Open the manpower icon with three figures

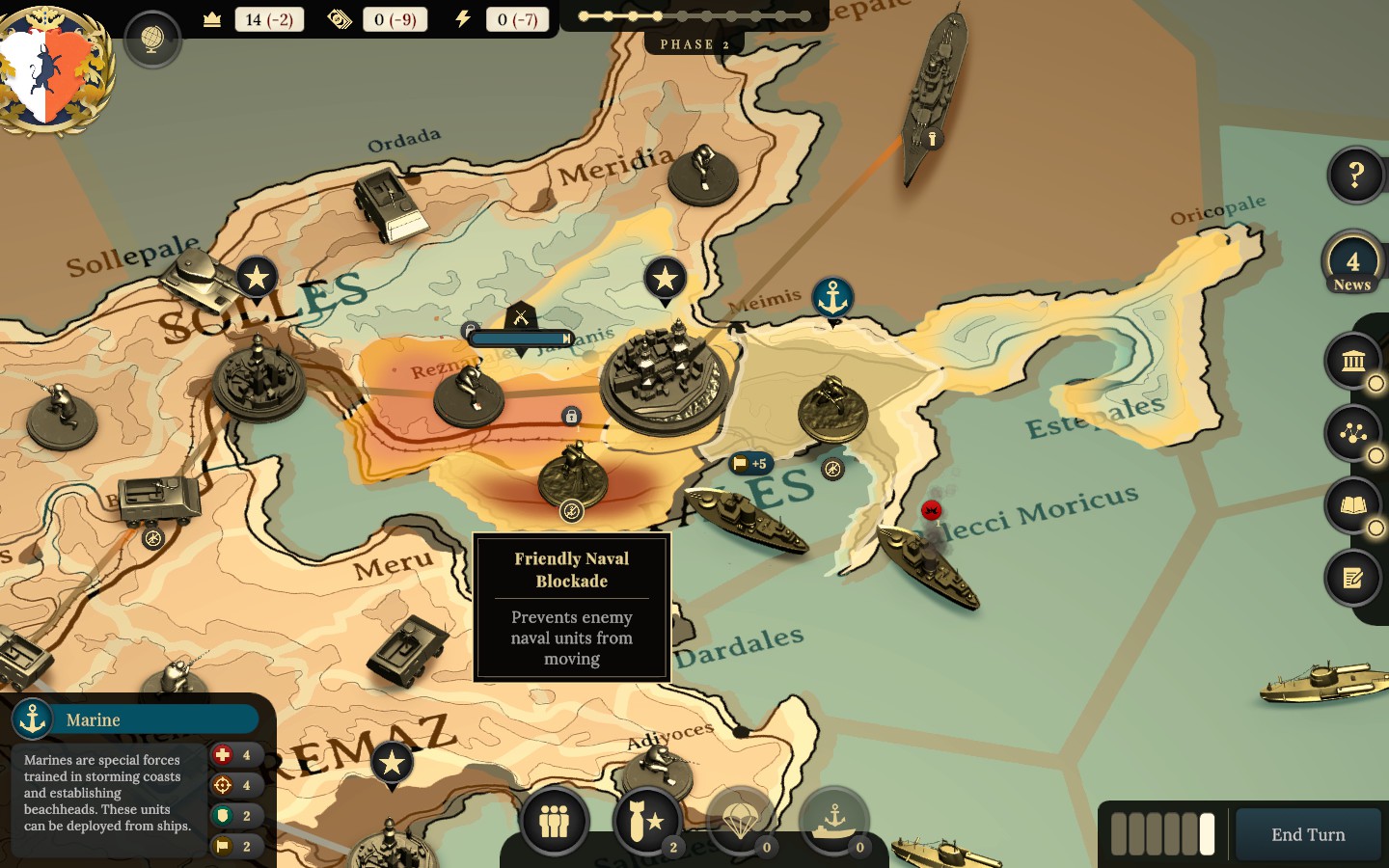pyautogui.click(x=555, y=821)
